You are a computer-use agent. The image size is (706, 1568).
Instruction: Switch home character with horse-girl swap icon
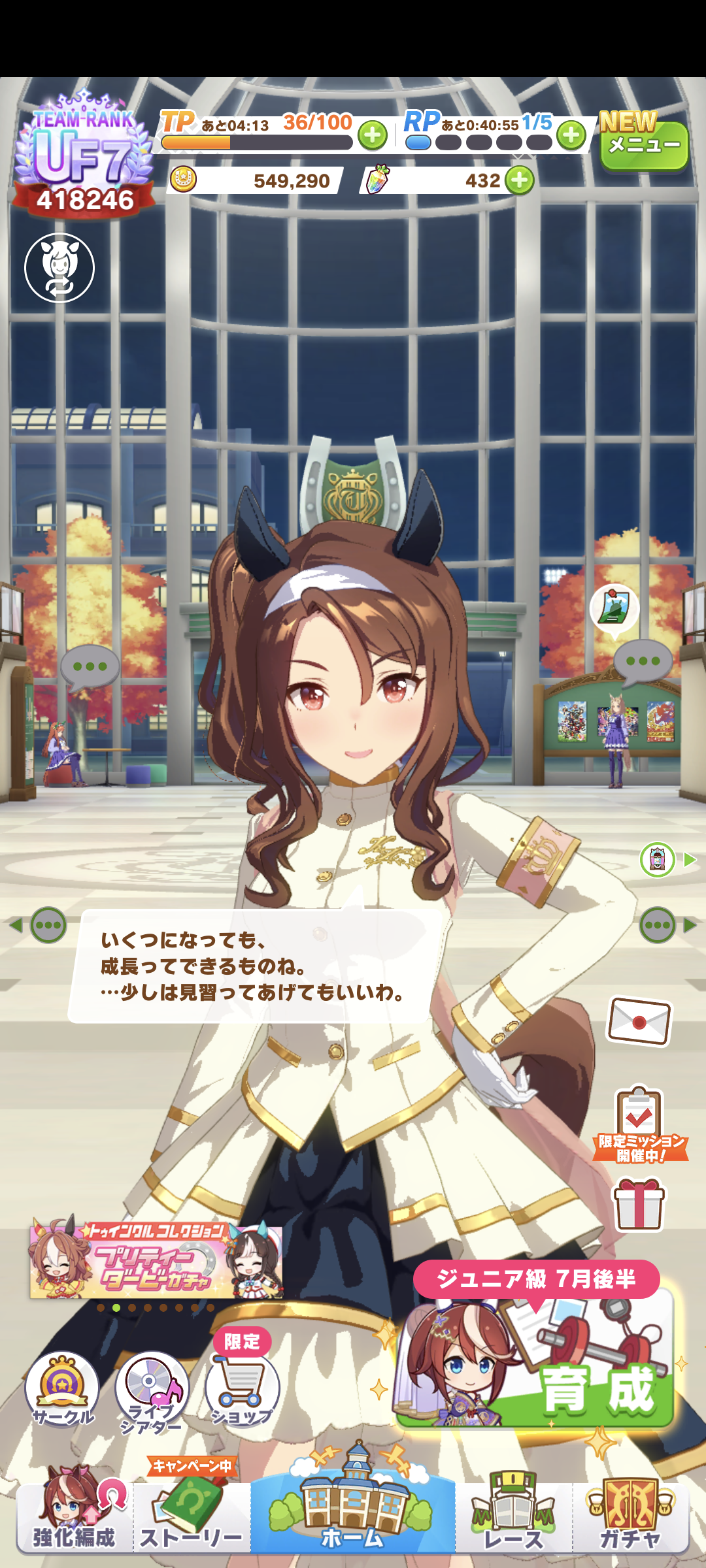(59, 268)
